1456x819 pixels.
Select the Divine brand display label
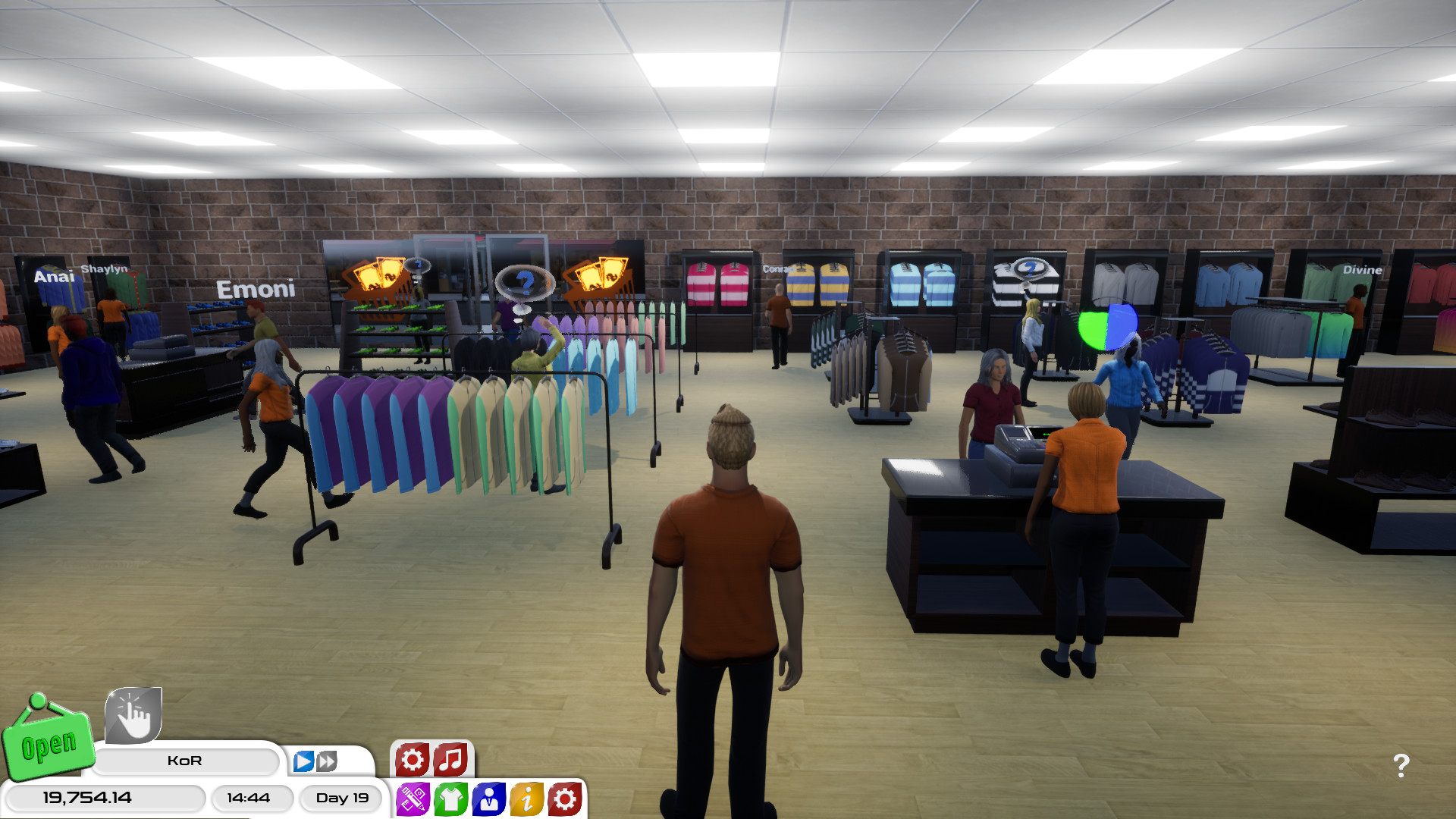[x=1361, y=268]
